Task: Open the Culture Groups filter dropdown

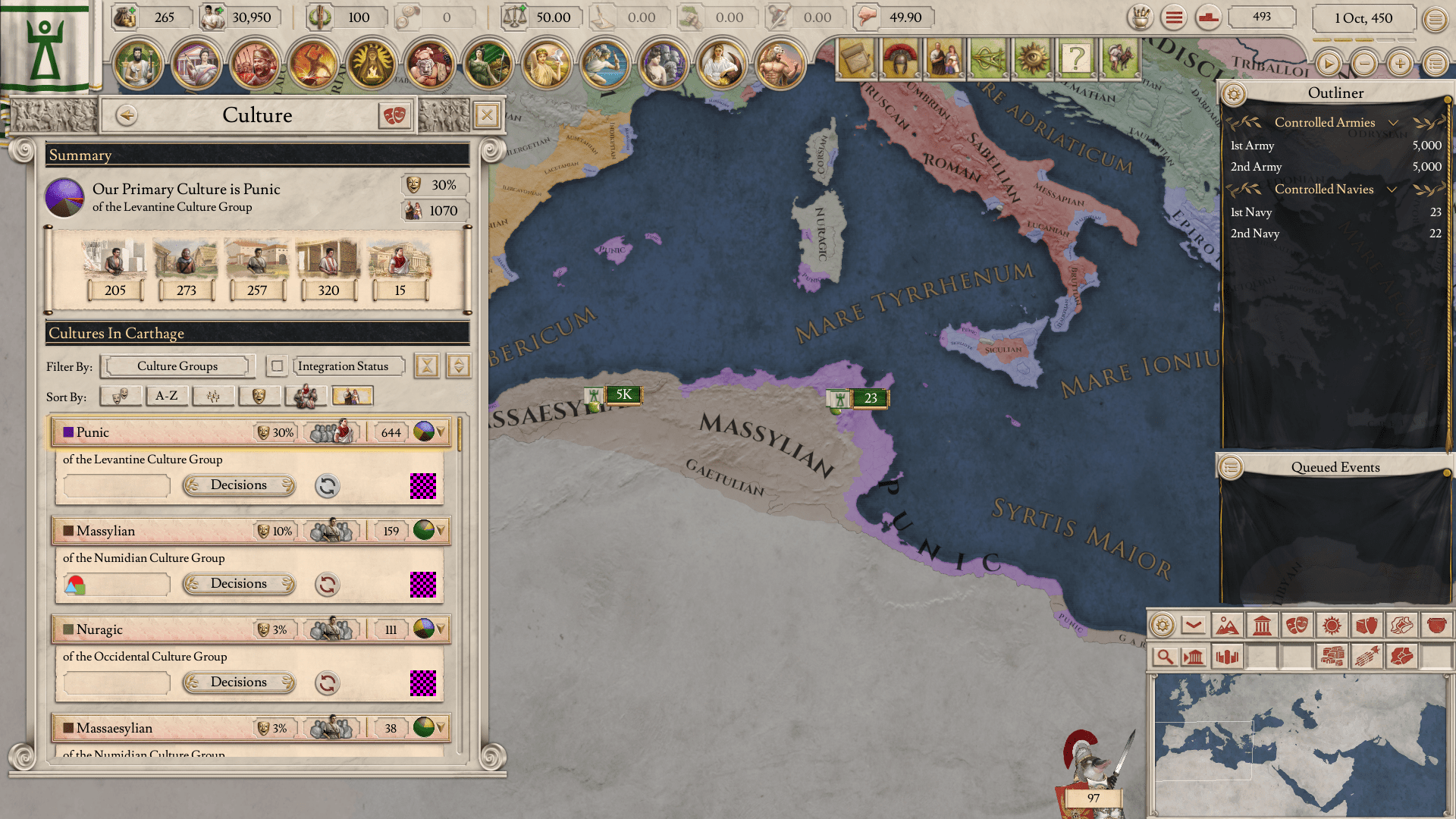Action: [177, 366]
